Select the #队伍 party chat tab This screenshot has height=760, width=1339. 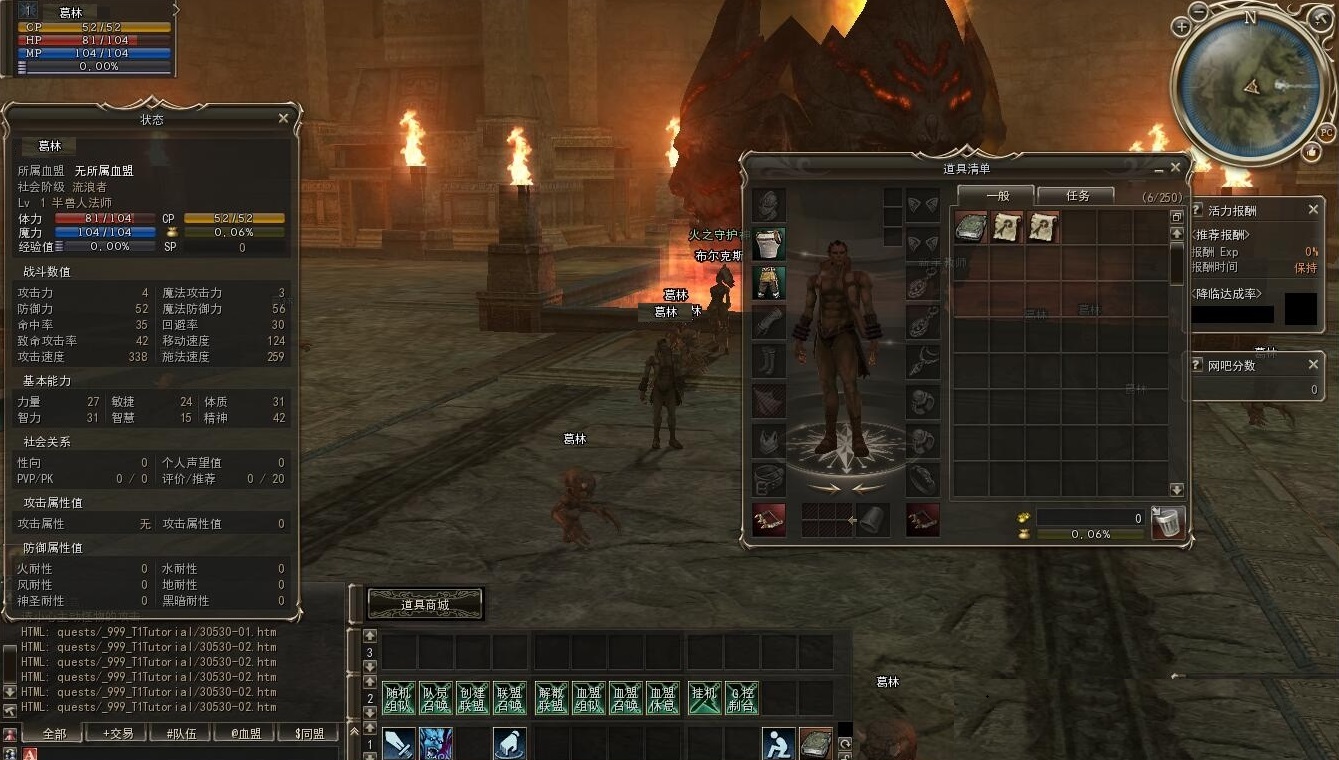tap(180, 733)
